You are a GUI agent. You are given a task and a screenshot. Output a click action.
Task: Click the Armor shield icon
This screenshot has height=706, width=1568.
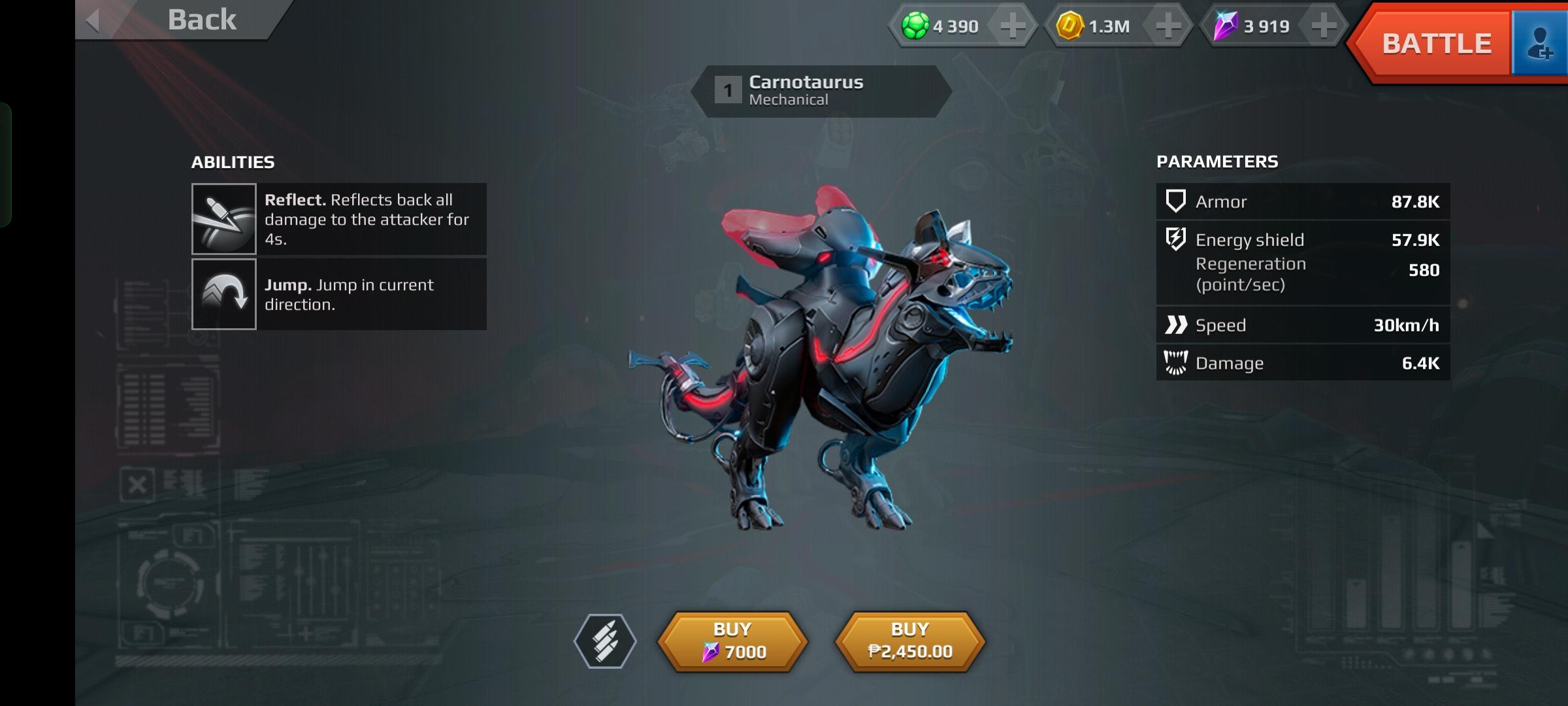point(1175,201)
